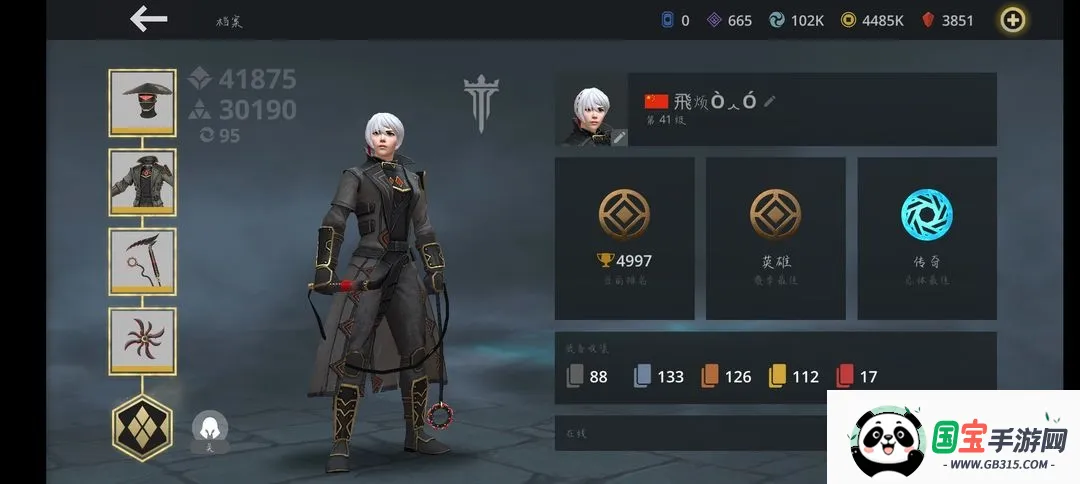Open the dark coat armor slot
Viewport: 1080px width, 484px height.
[142, 181]
